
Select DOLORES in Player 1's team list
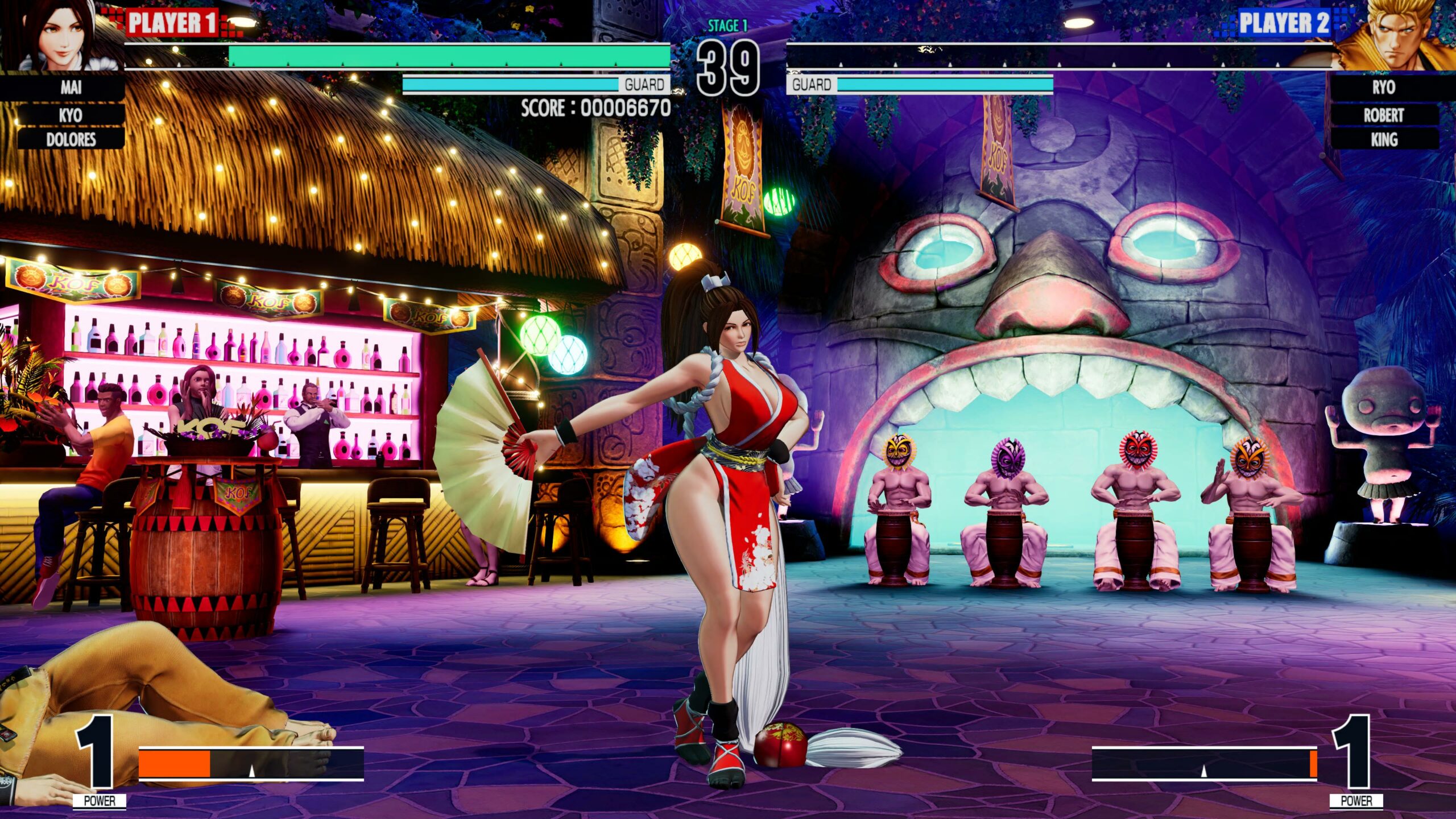[71, 139]
